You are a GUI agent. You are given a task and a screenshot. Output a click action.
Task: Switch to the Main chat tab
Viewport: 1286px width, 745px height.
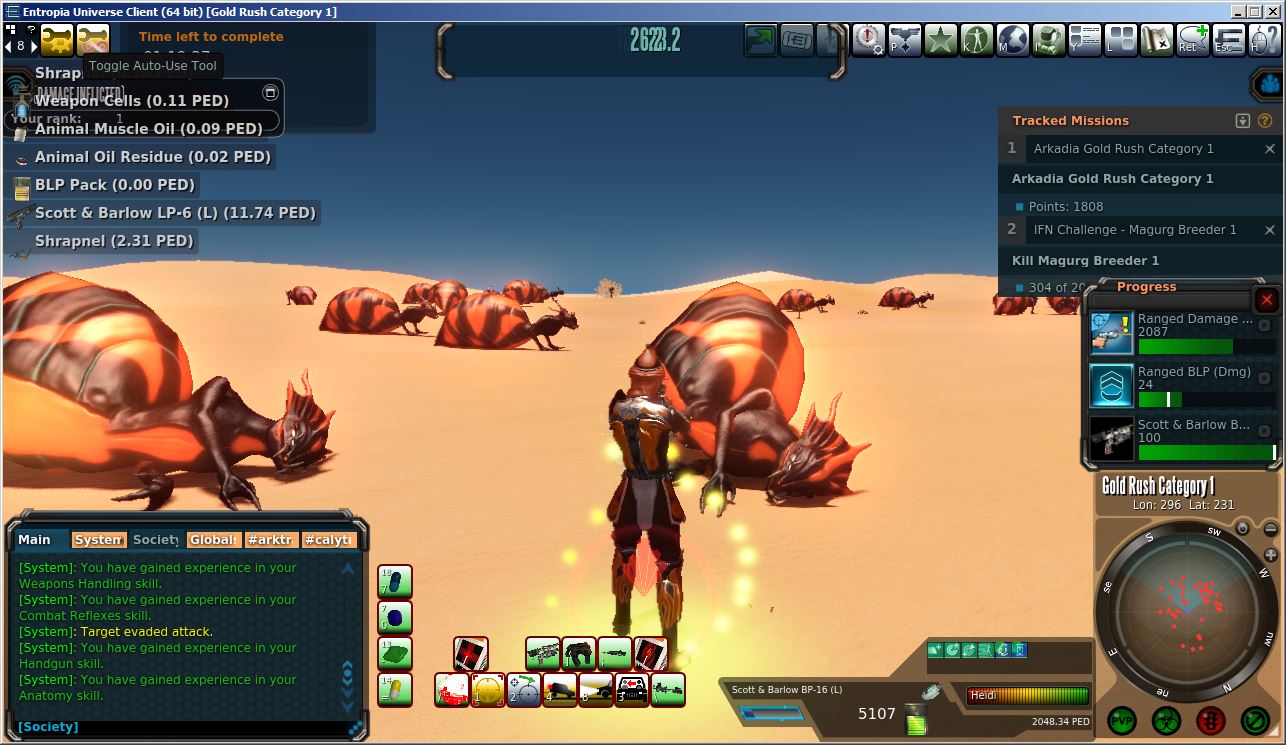pyautogui.click(x=35, y=540)
